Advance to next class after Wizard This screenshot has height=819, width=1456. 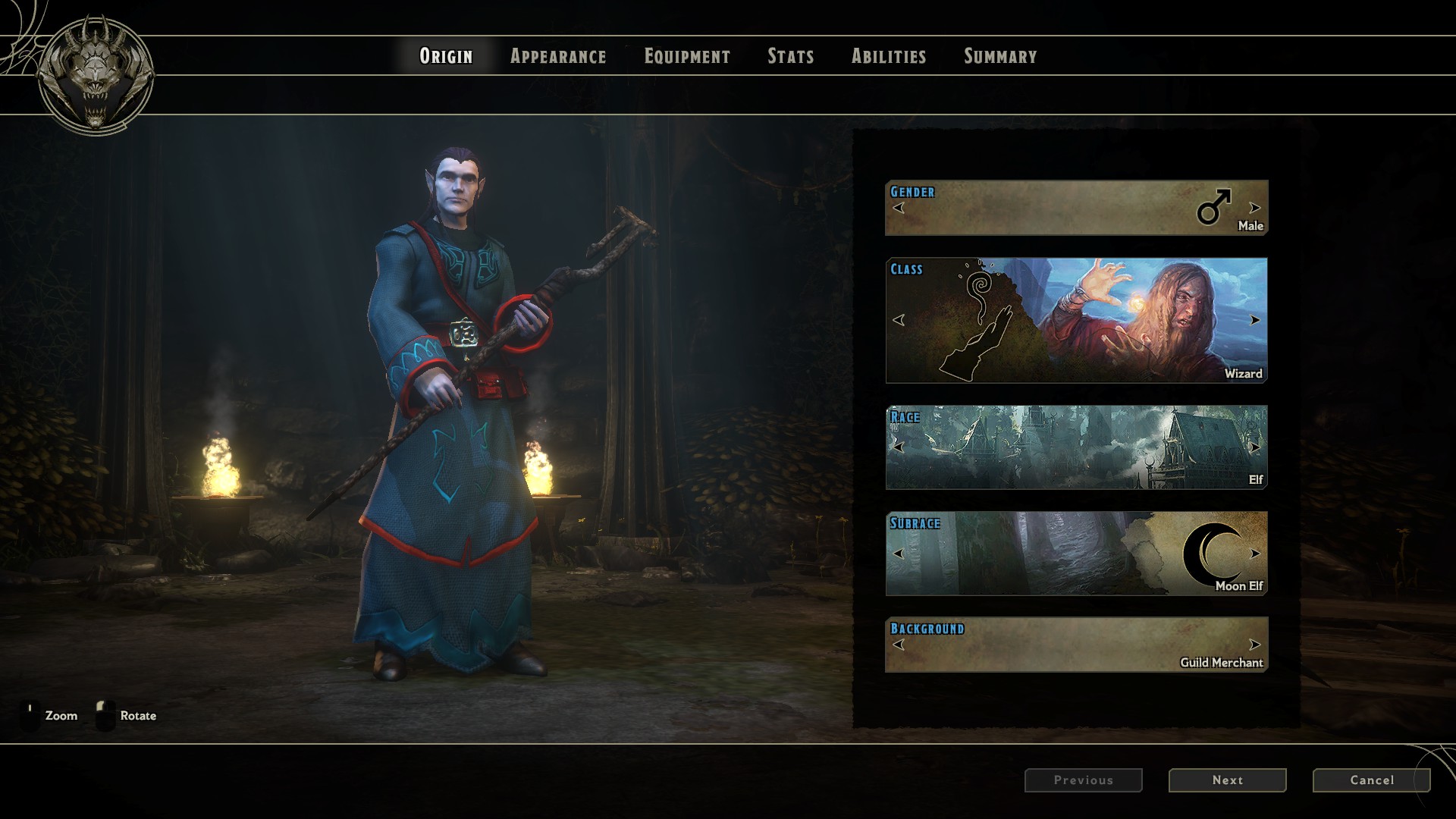[x=1255, y=320]
